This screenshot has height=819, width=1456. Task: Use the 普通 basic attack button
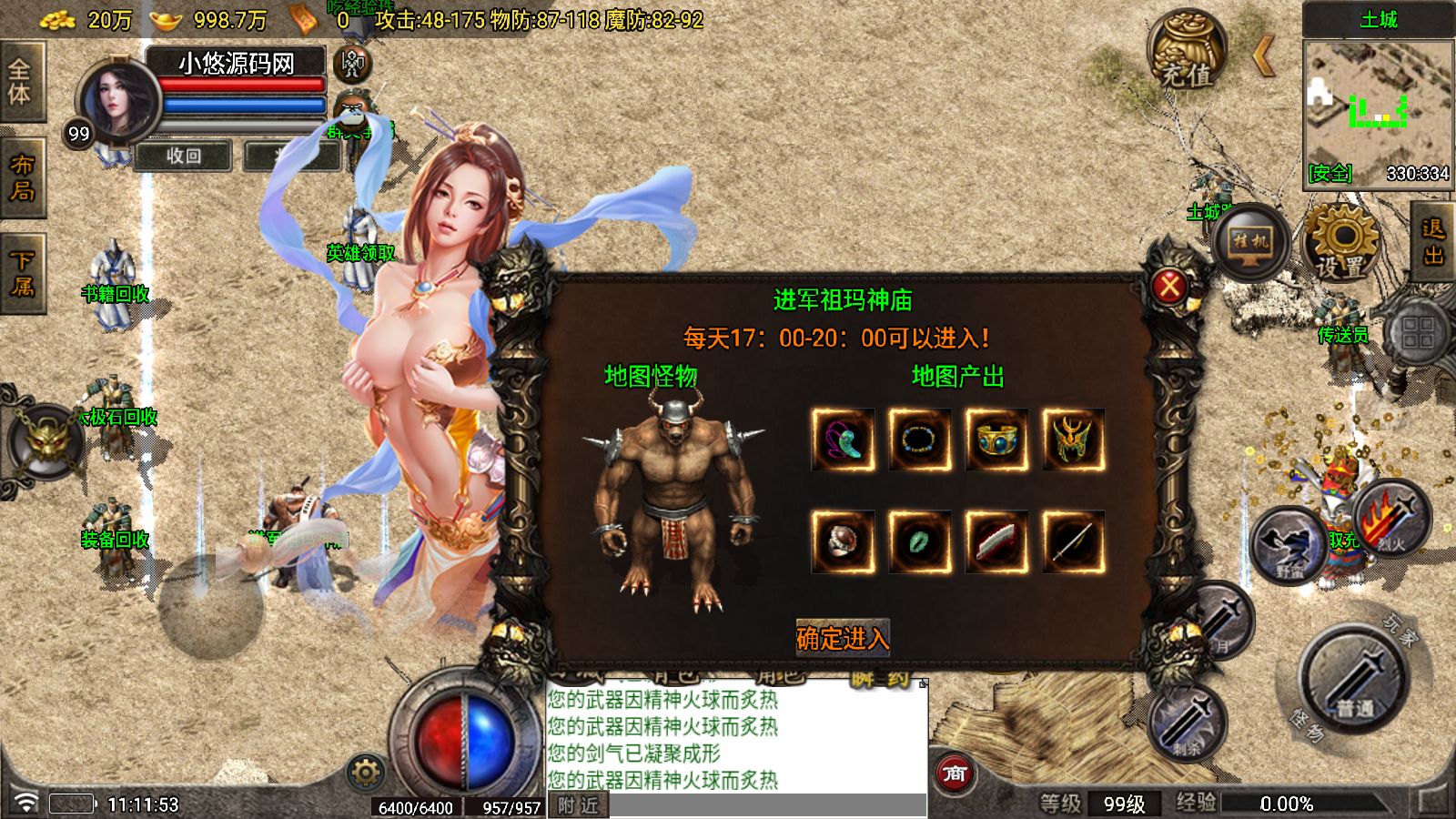coord(1354,676)
